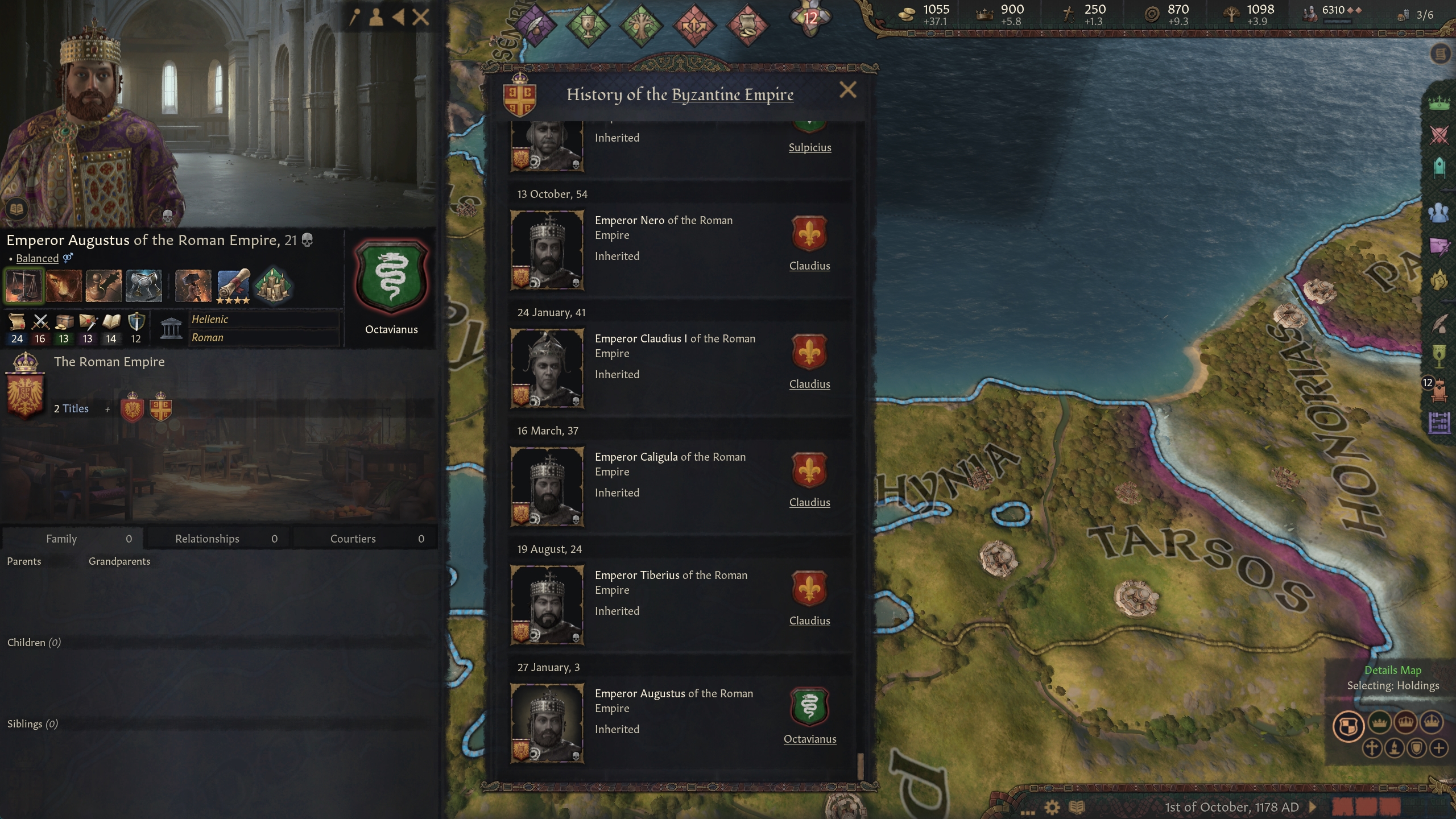Image resolution: width=1456 pixels, height=819 pixels.
Task: Open the Sulpicius dynasty link
Action: [809, 147]
